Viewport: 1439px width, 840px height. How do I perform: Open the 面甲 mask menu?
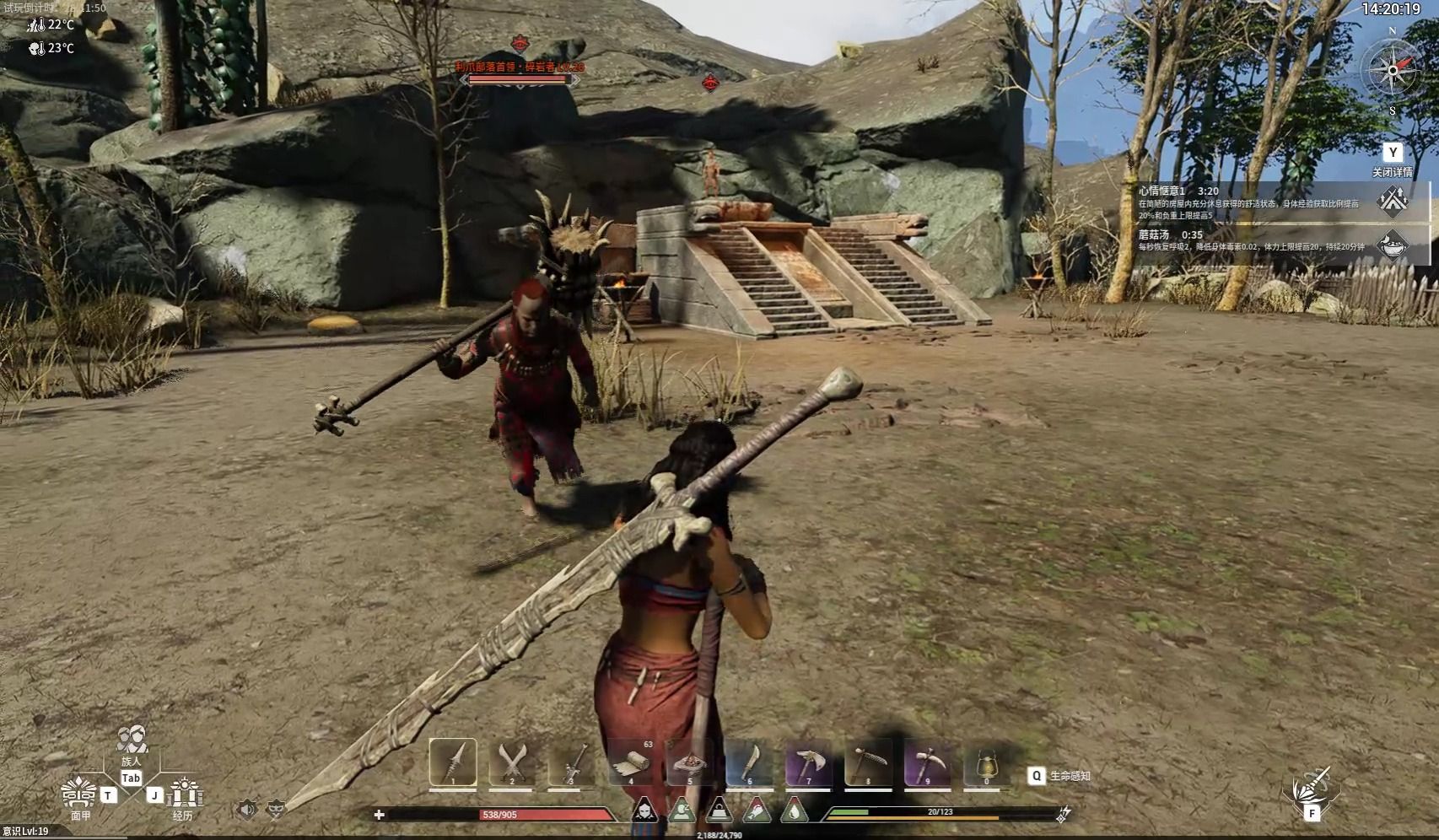pyautogui.click(x=79, y=794)
